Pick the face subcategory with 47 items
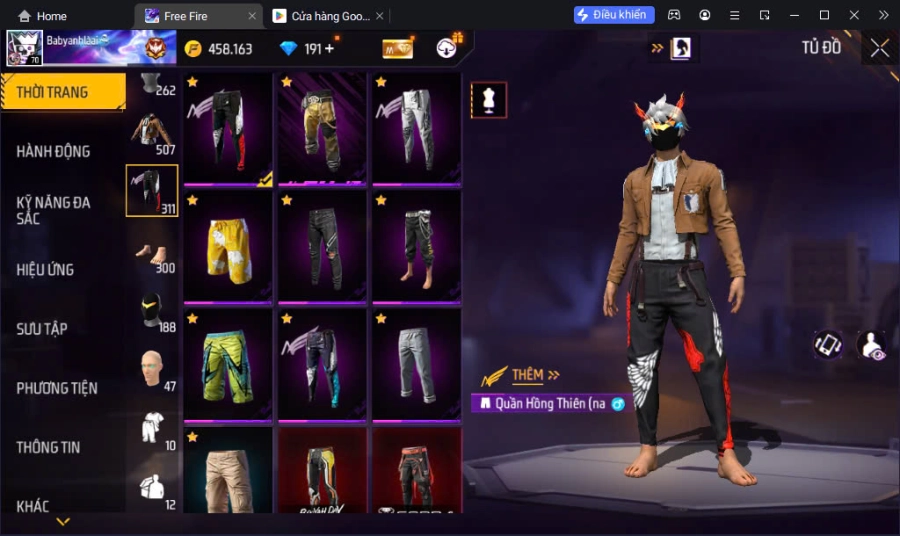 (x=152, y=370)
